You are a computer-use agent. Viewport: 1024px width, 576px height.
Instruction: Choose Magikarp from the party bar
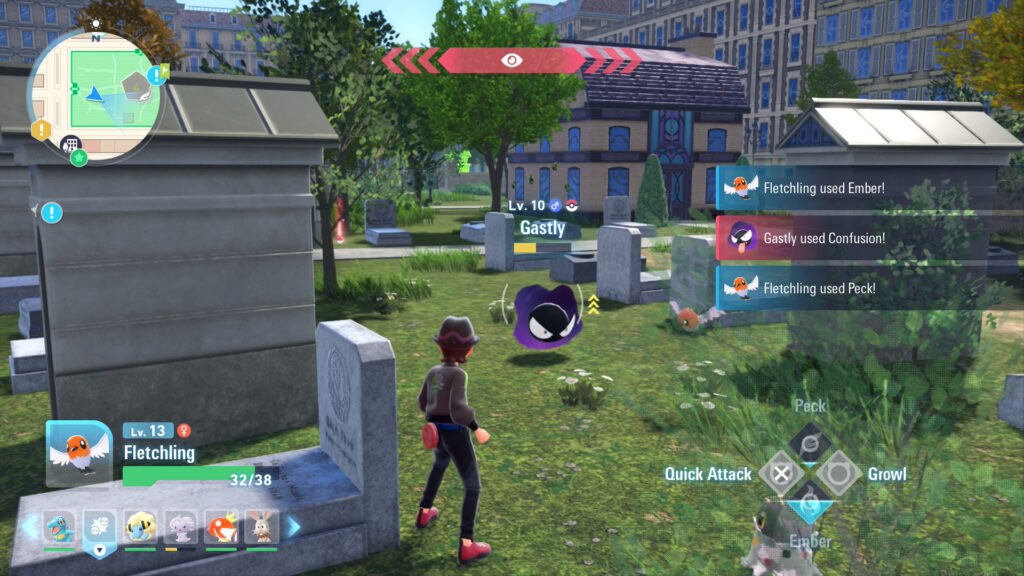click(x=220, y=526)
